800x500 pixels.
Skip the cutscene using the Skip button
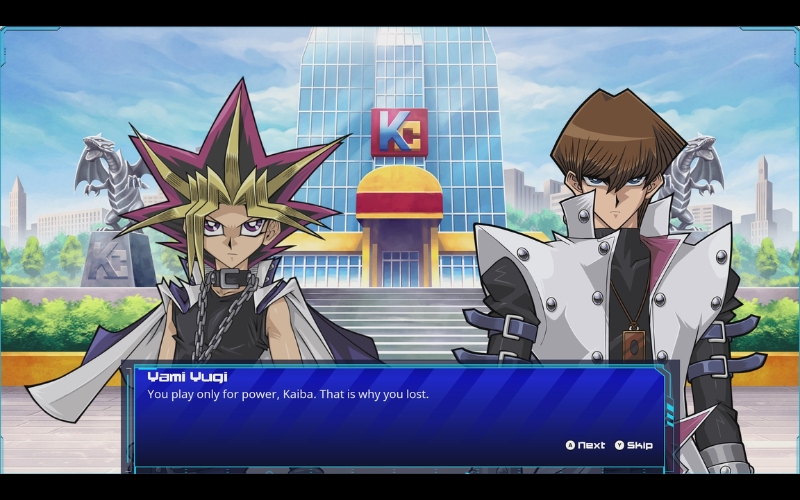pyautogui.click(x=634, y=445)
